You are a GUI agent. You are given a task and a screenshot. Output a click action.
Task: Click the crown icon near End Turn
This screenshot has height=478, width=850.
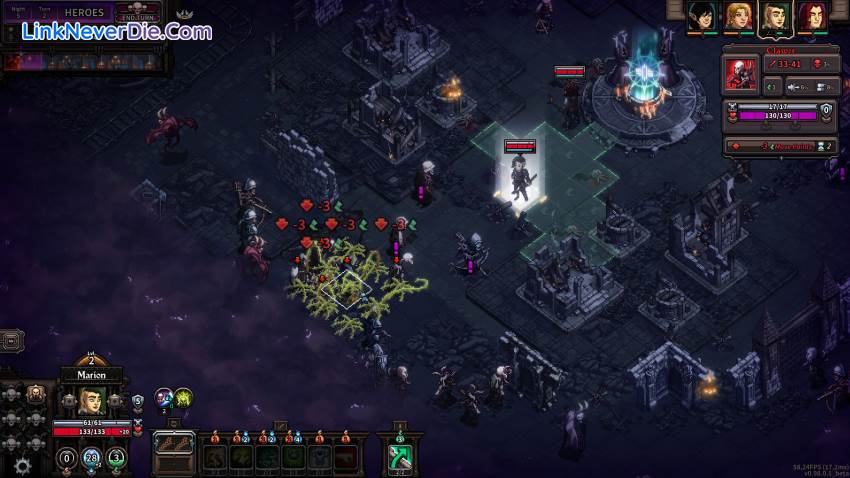coord(184,15)
